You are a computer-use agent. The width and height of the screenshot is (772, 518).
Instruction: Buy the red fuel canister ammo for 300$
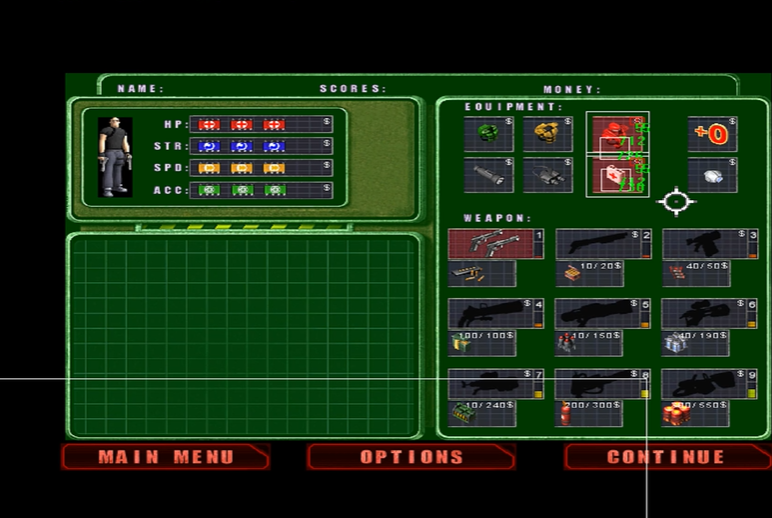[x=589, y=413]
